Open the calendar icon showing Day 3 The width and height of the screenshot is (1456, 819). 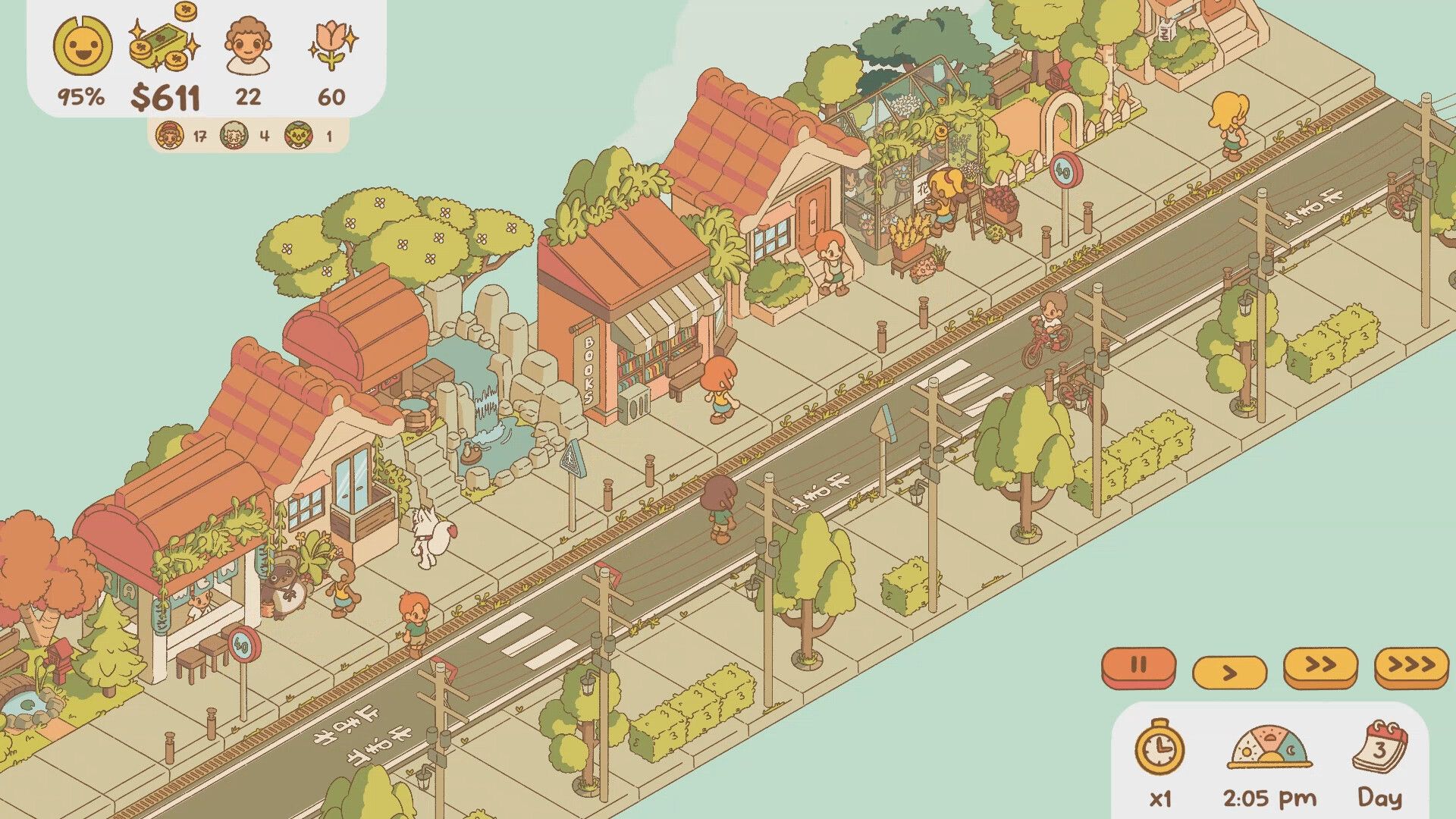tap(1379, 747)
